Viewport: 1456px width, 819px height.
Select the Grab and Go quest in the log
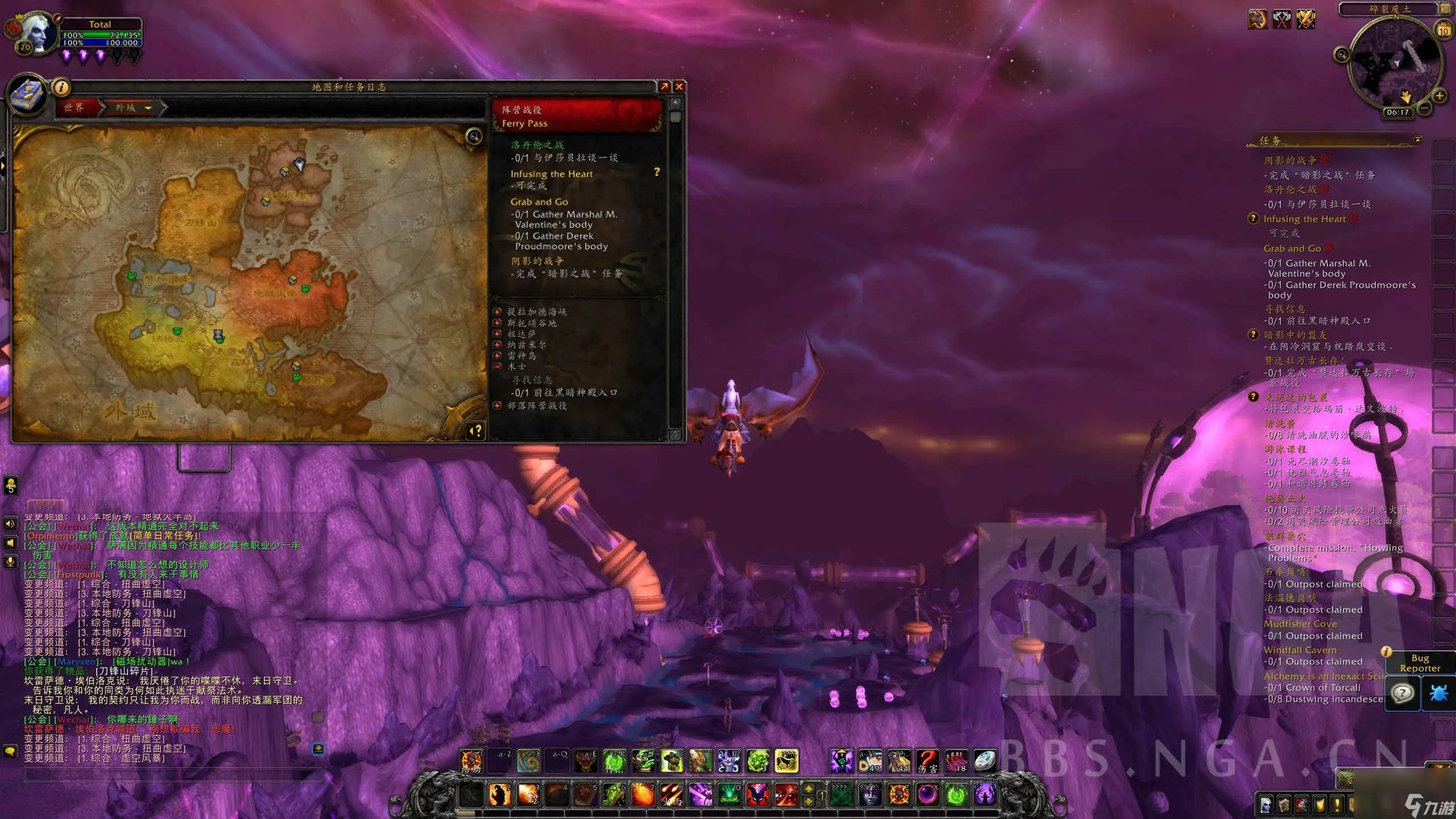(x=538, y=202)
